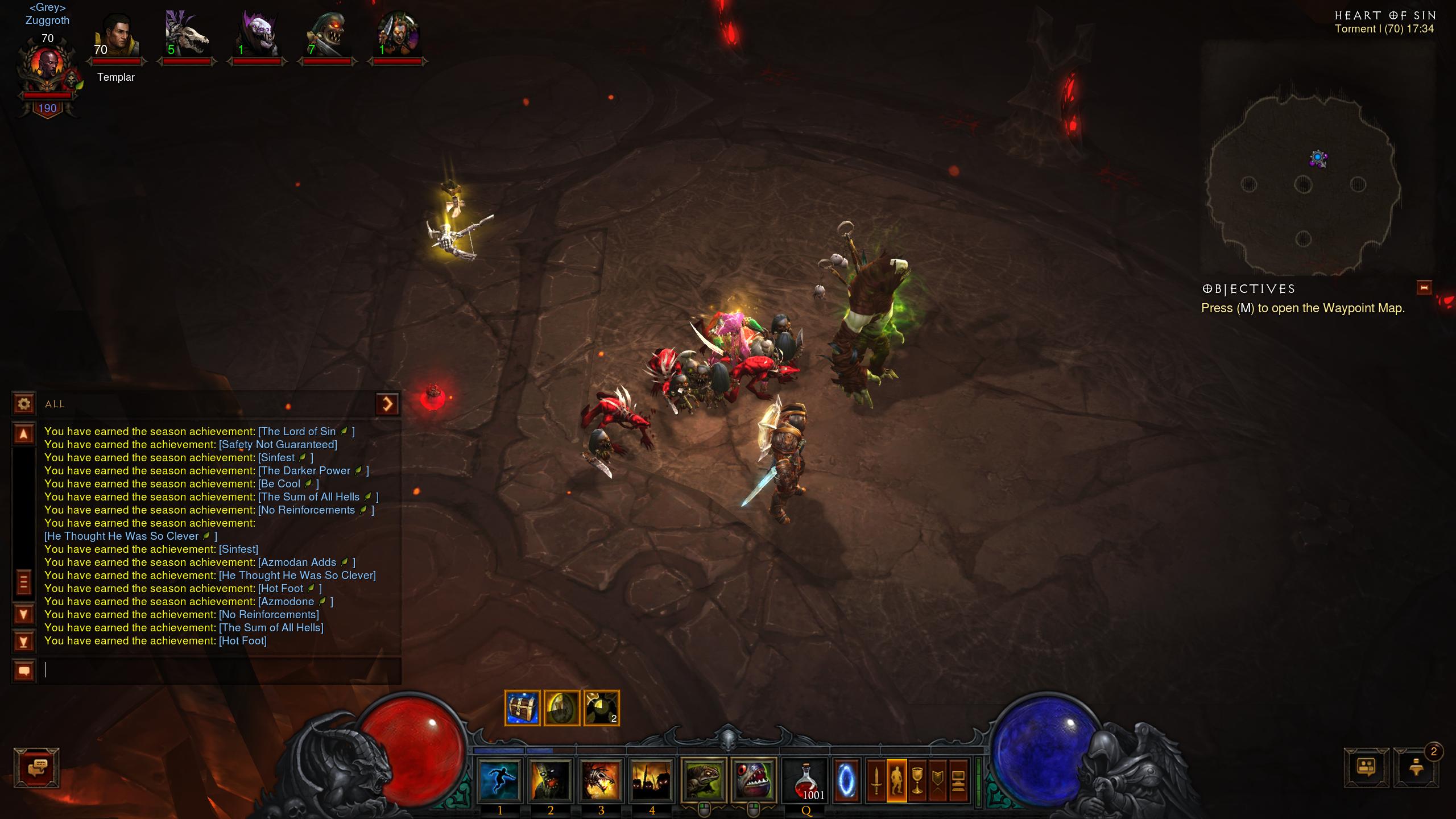Trigger the Fetish Army skill in slot 4

tap(651, 780)
